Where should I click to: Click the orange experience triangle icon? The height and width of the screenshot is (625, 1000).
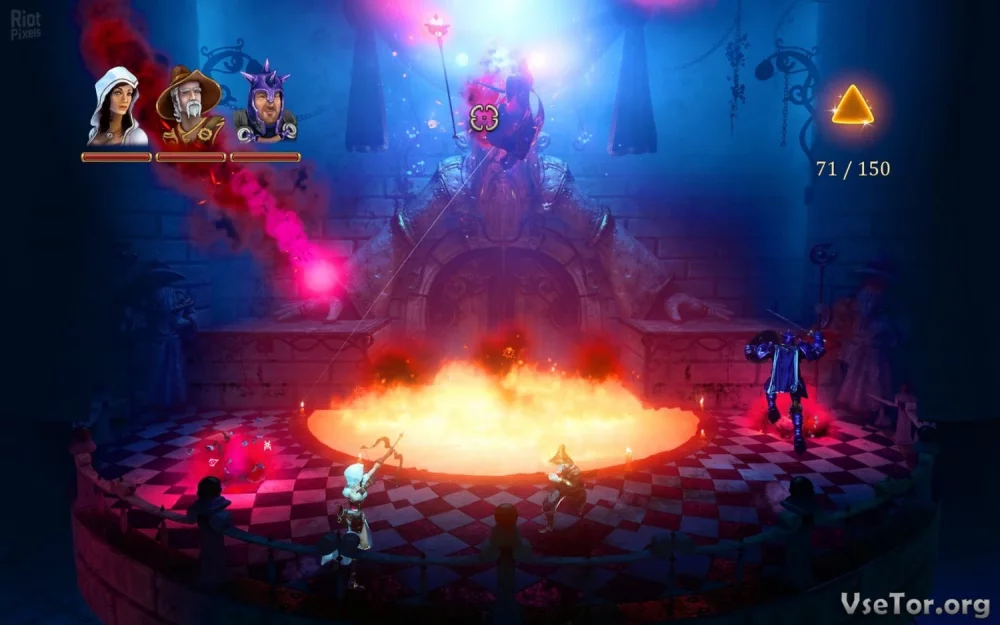click(x=852, y=106)
